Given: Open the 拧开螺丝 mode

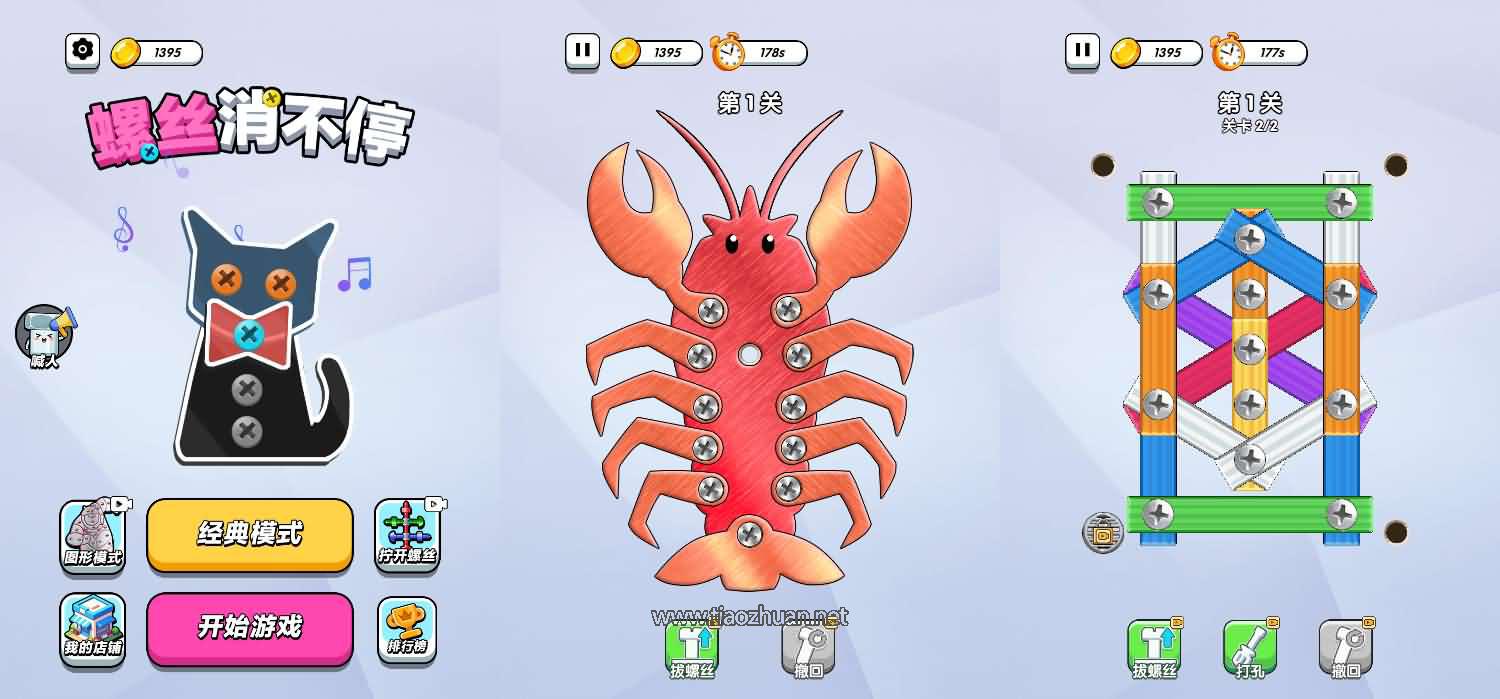Looking at the screenshot, I should (407, 535).
